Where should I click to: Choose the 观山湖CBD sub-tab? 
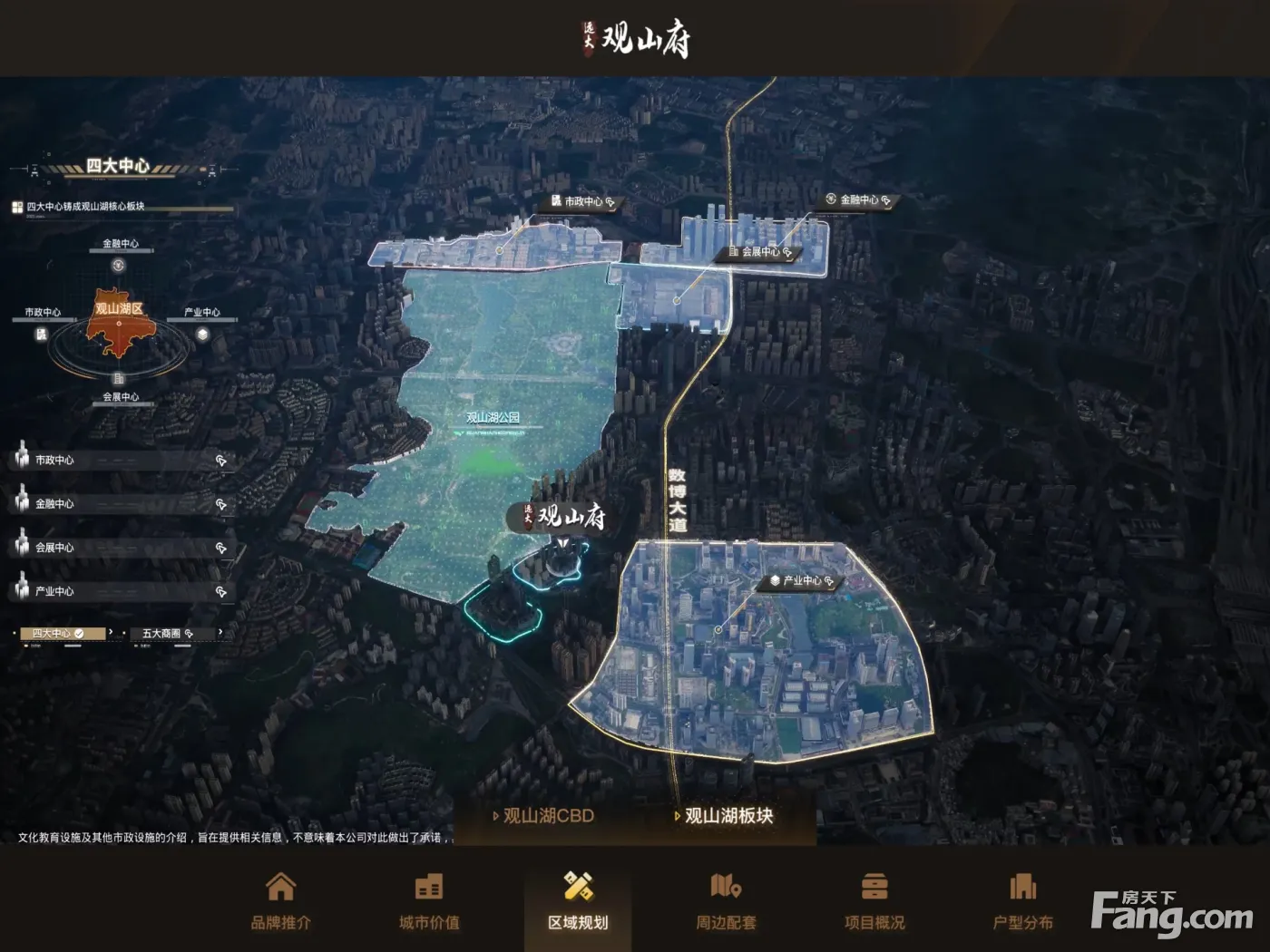tap(543, 816)
